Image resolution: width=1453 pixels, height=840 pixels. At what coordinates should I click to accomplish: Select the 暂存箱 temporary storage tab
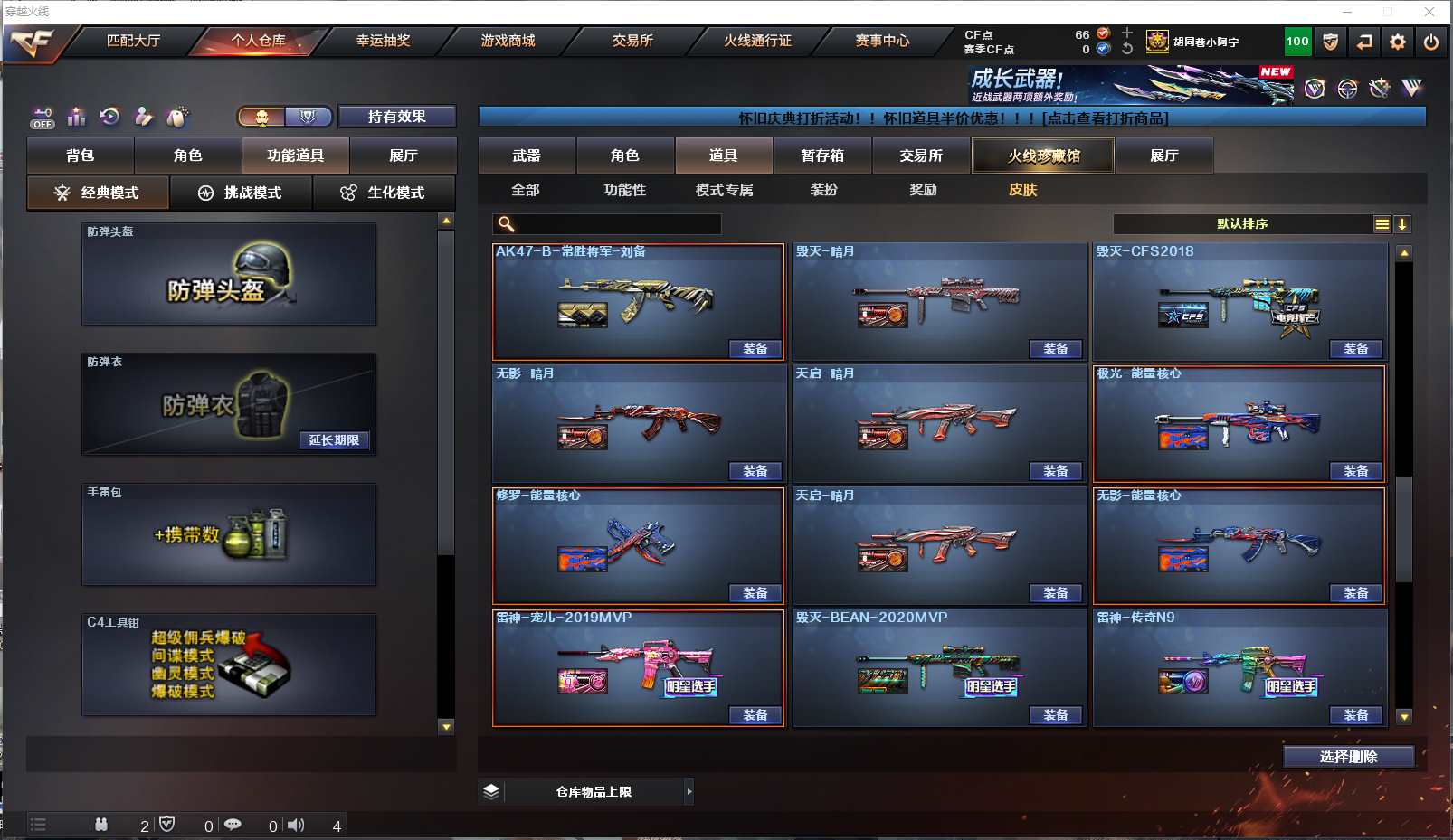(x=822, y=156)
